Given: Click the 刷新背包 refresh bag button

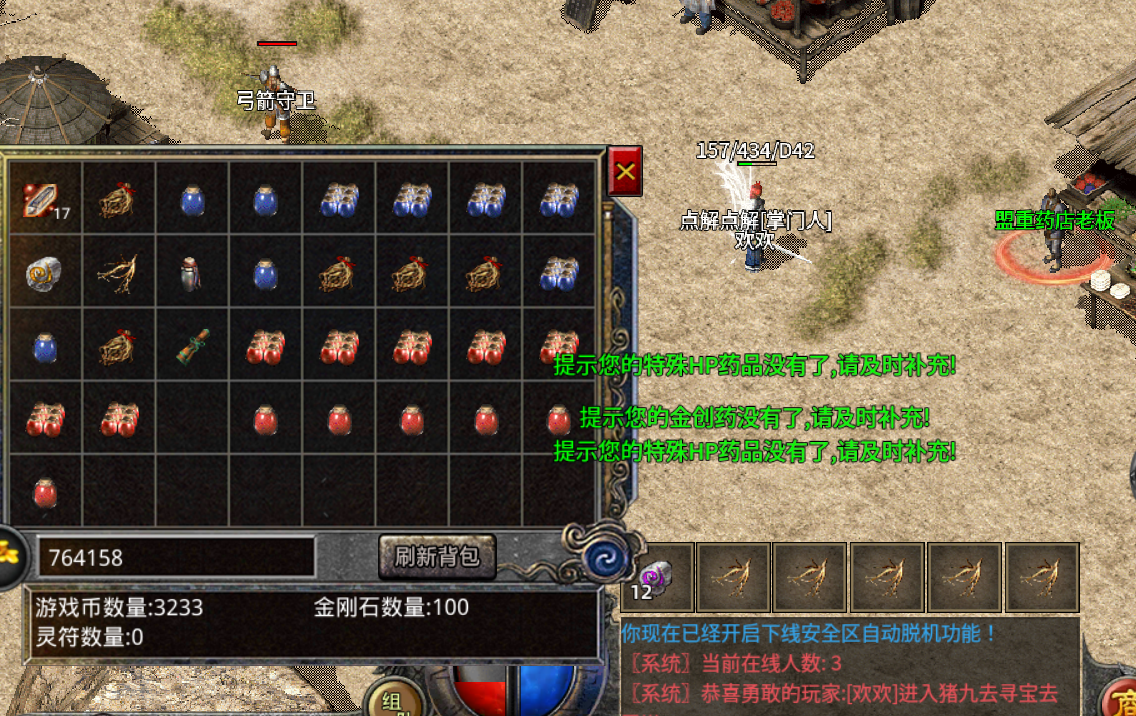Looking at the screenshot, I should pos(437,557).
